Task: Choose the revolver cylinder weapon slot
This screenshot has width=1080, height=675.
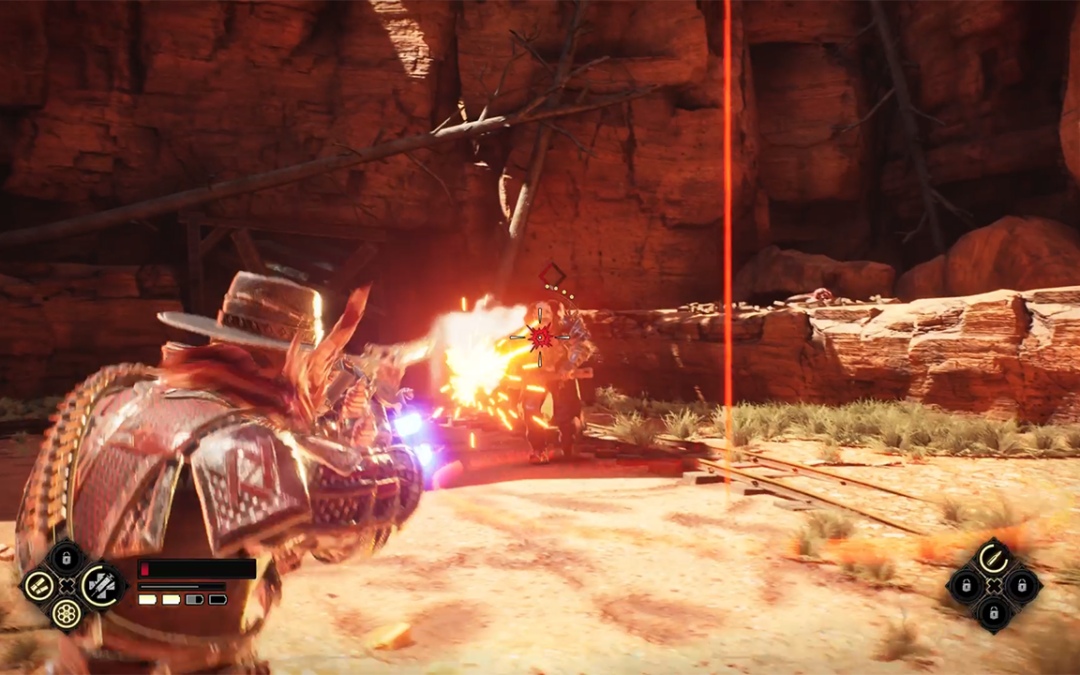Action: pyautogui.click(x=67, y=614)
